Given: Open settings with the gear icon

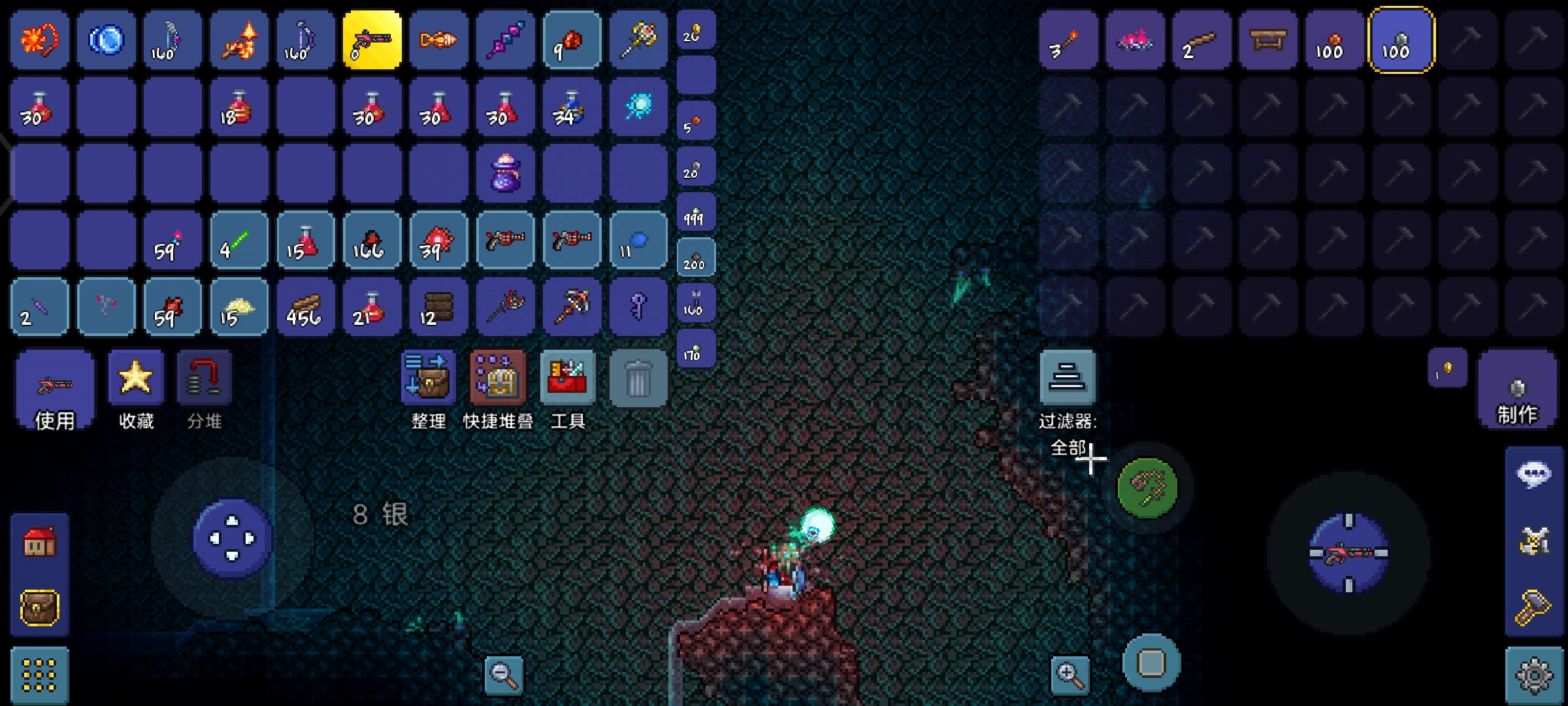Looking at the screenshot, I should 1534,676.
